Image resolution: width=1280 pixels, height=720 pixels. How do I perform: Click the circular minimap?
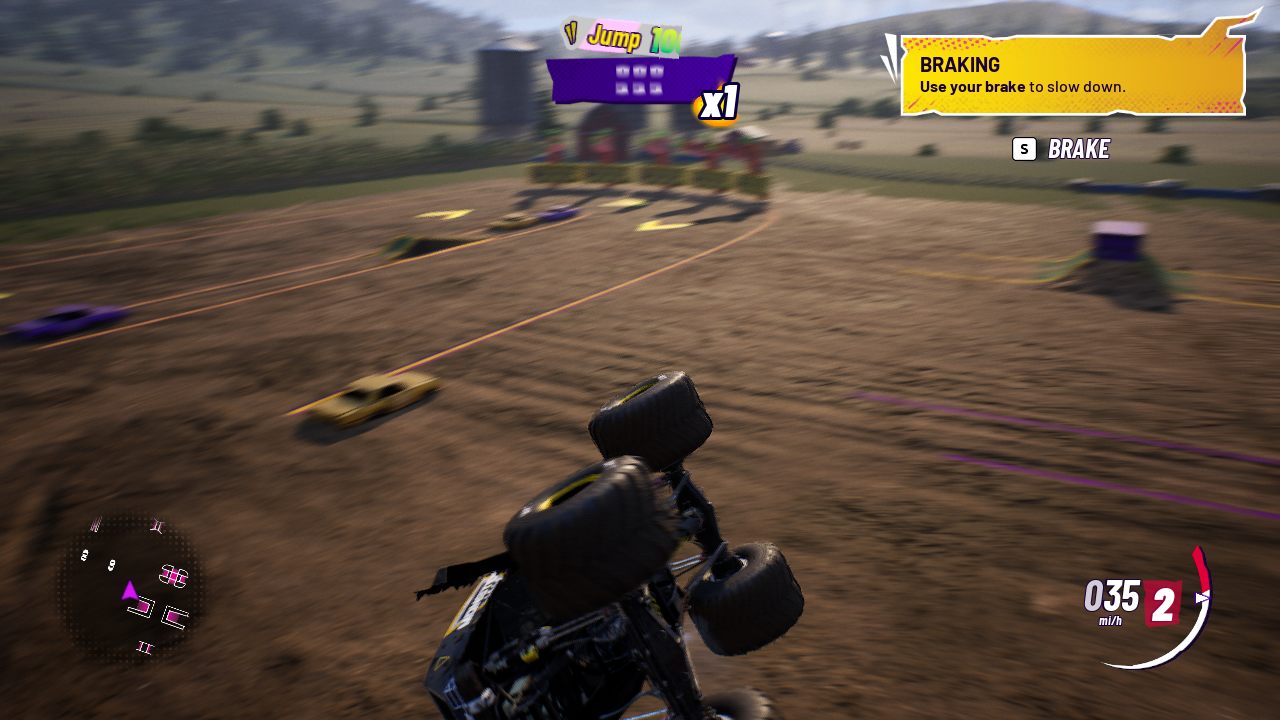(131, 588)
